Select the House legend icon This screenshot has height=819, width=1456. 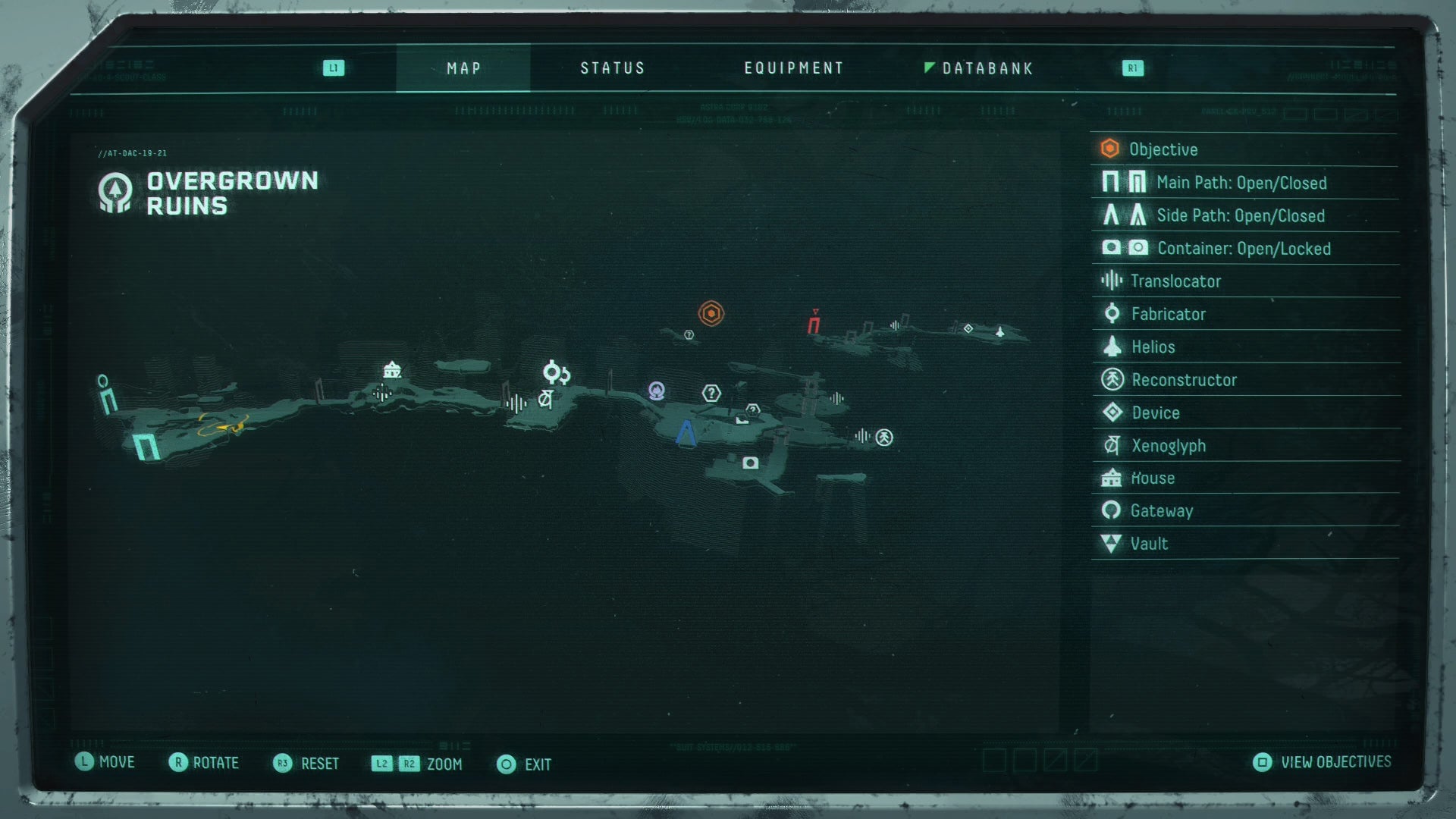(x=1112, y=478)
